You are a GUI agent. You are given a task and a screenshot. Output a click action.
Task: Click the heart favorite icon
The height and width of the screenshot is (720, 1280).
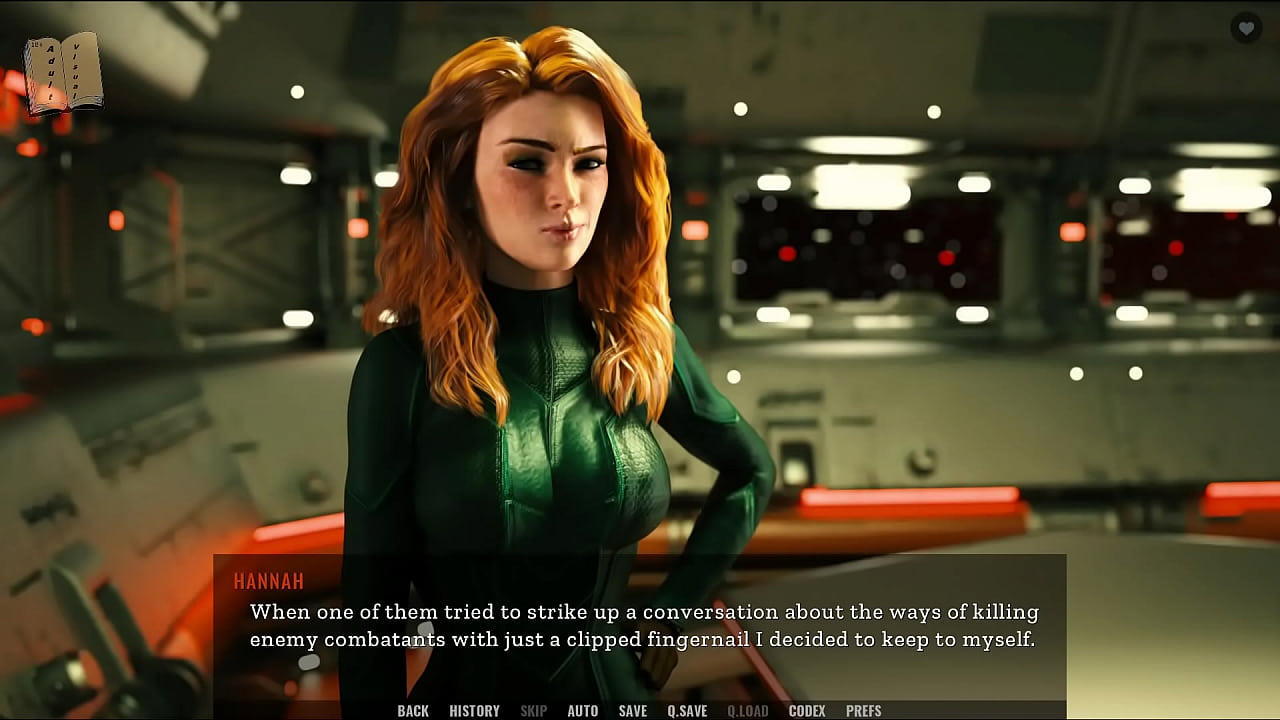coord(1245,29)
